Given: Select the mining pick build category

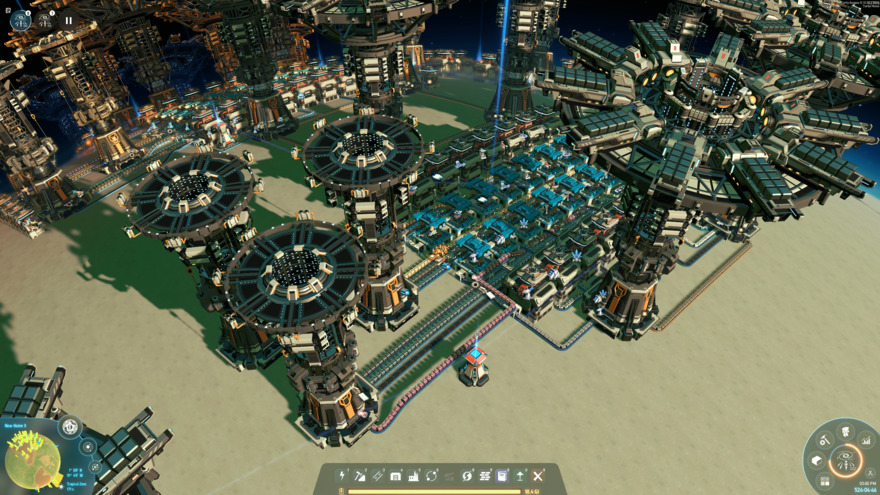Looking at the screenshot, I should 361,476.
